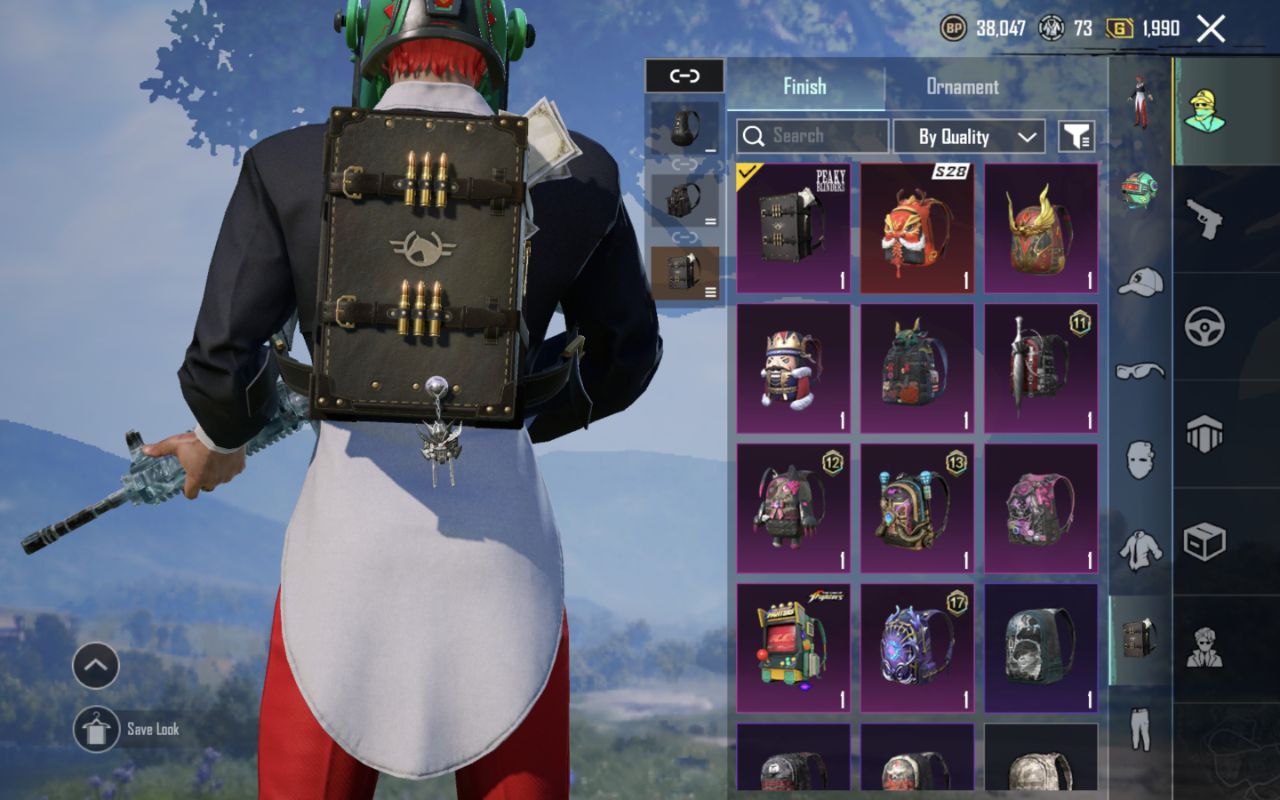Close the inventory with the X button
Screen dimensions: 1280x800
(x=1210, y=29)
